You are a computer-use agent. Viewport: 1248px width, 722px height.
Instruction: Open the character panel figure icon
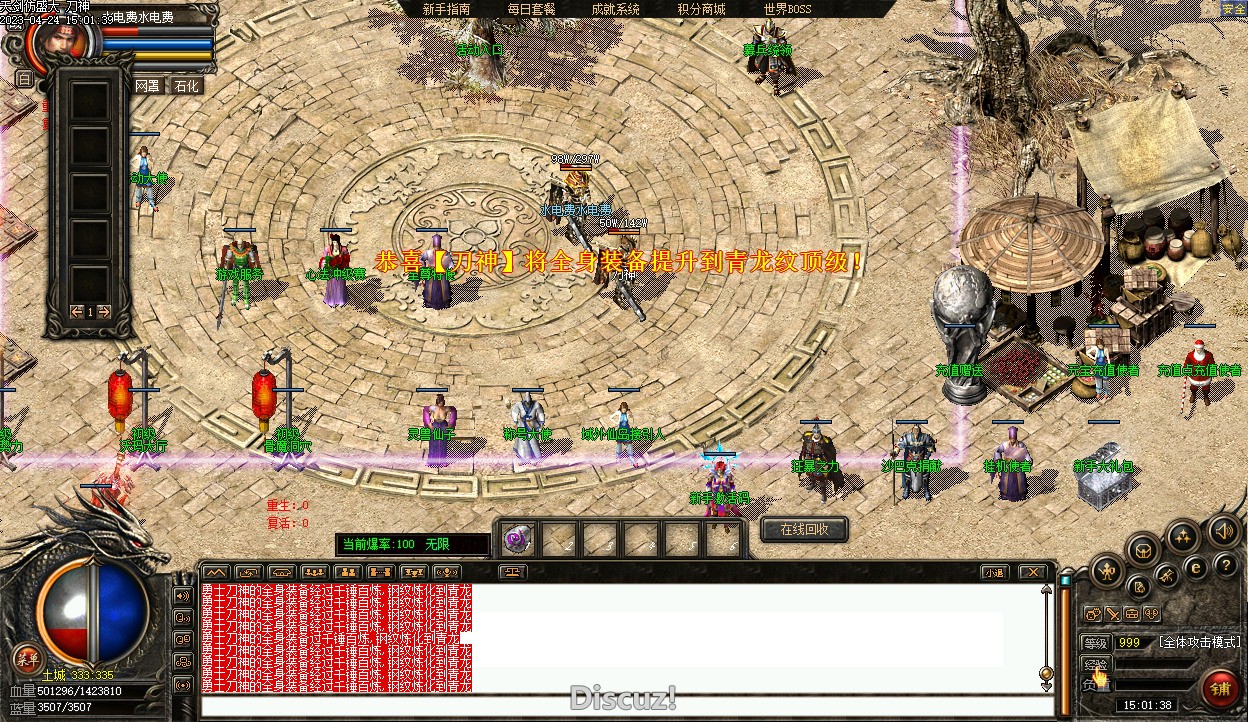(1107, 571)
